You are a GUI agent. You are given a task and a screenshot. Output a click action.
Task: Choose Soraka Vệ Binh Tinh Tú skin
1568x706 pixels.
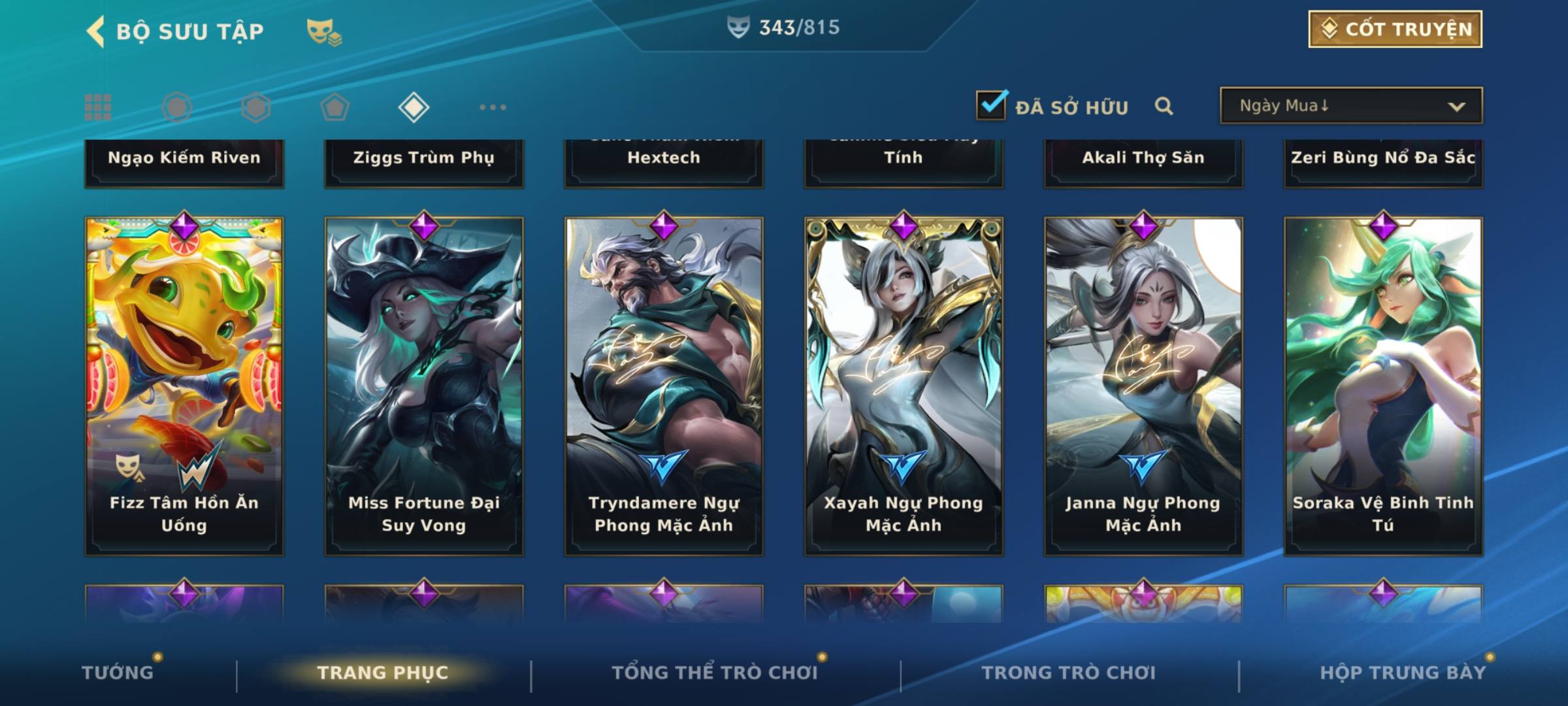click(x=1383, y=386)
